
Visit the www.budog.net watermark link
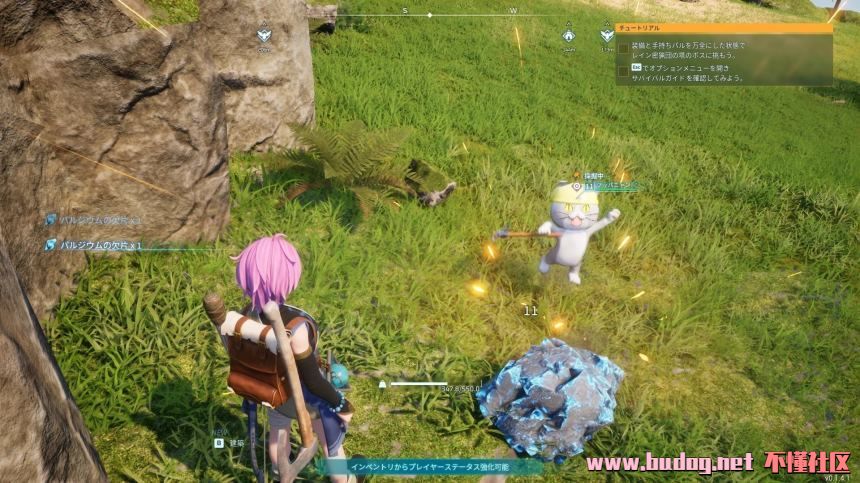669,463
